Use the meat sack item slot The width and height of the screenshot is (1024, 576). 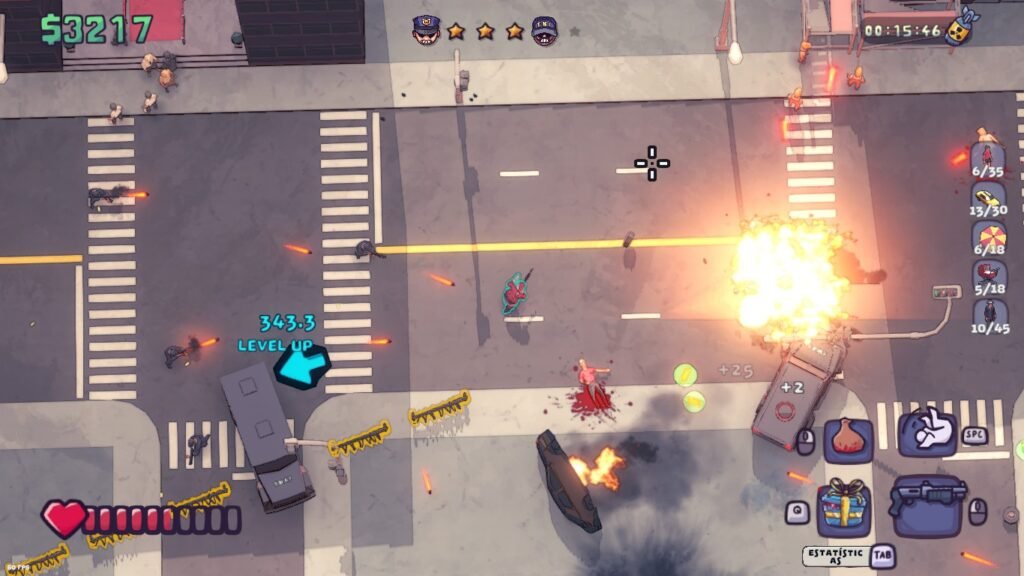click(848, 439)
